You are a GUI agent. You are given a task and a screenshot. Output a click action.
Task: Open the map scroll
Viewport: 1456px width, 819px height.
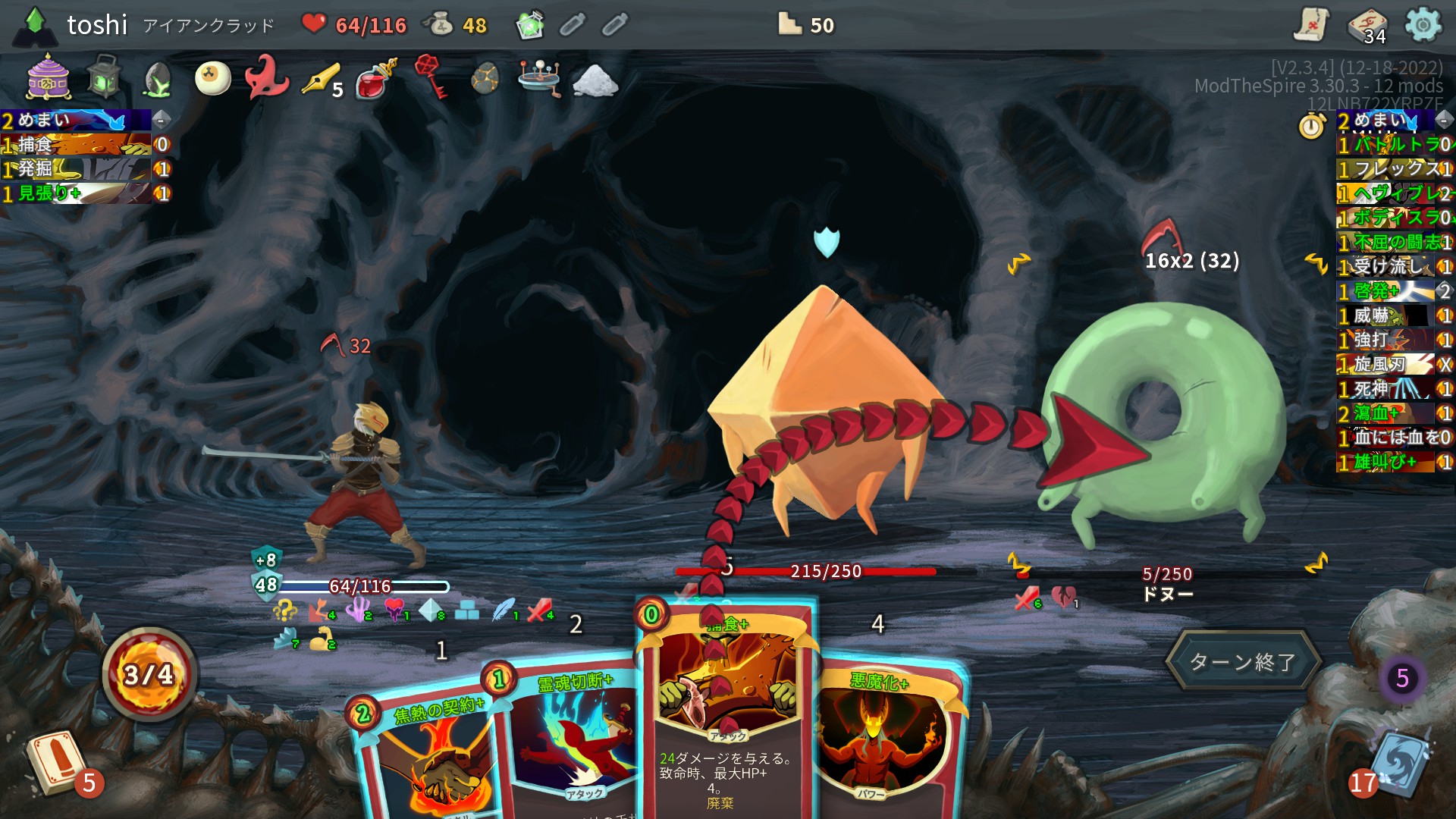click(1311, 26)
